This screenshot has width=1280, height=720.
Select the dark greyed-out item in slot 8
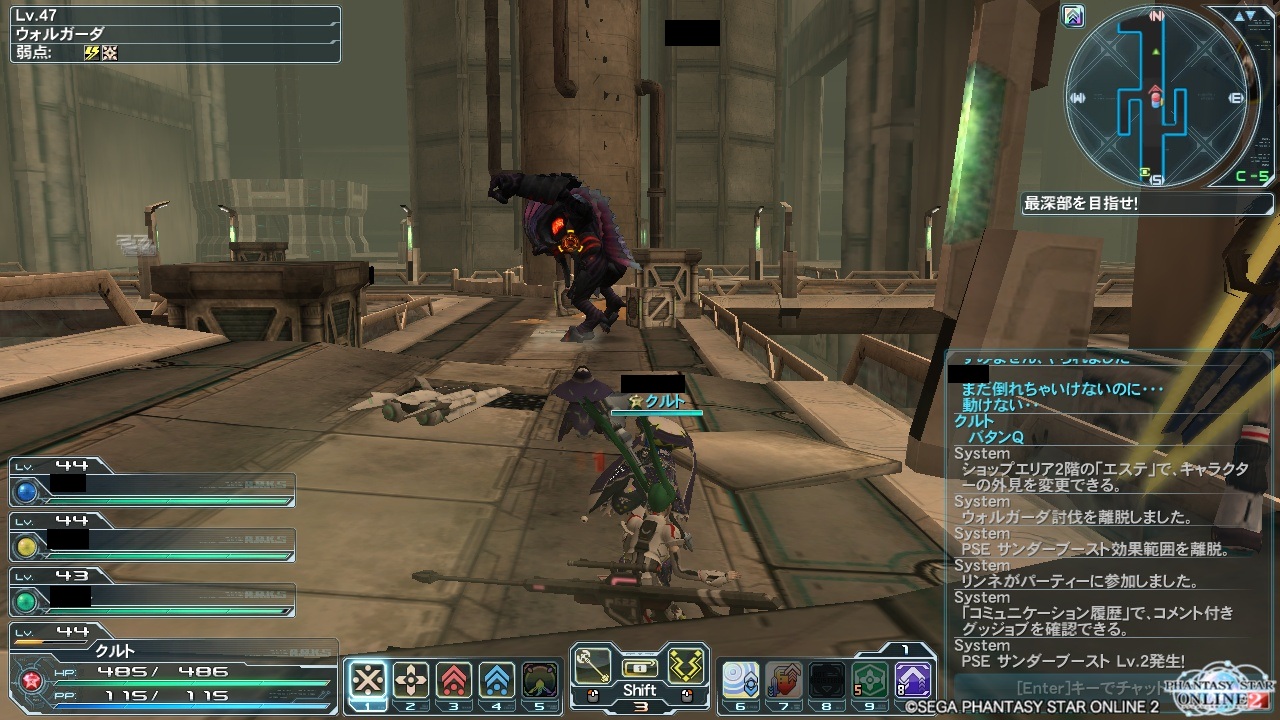point(826,680)
